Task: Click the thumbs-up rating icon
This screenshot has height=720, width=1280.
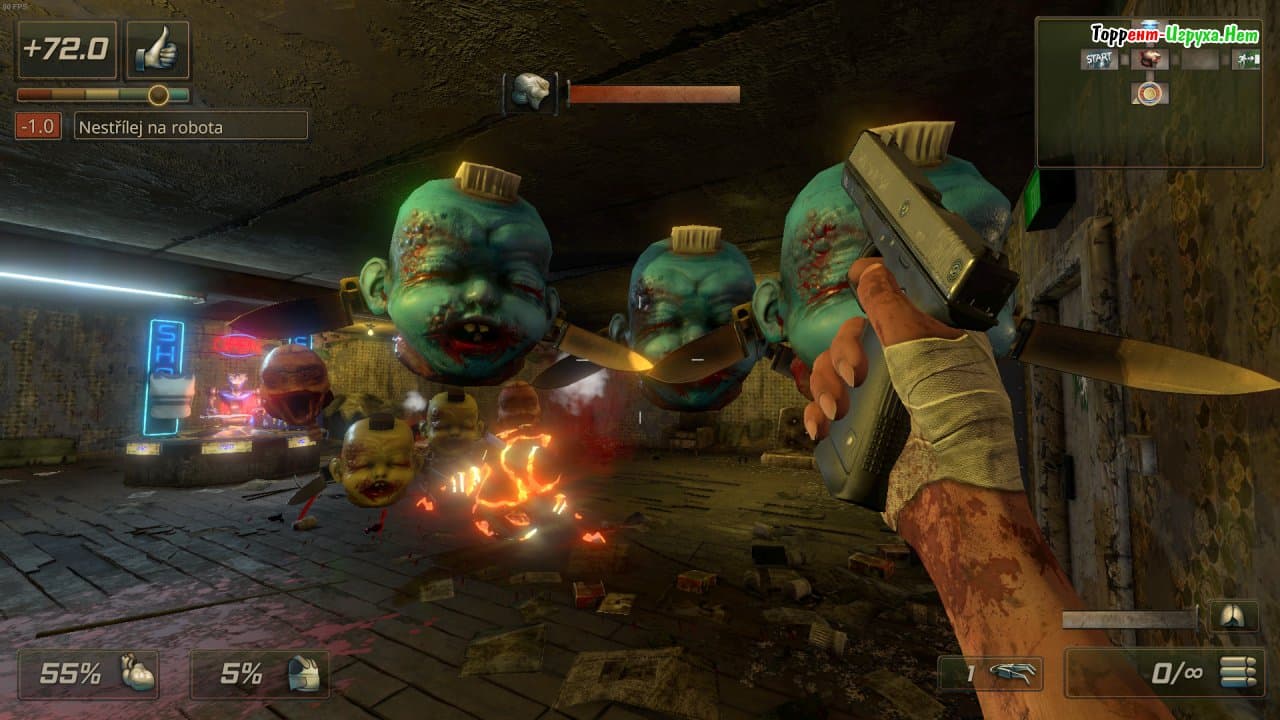Action: (157, 50)
